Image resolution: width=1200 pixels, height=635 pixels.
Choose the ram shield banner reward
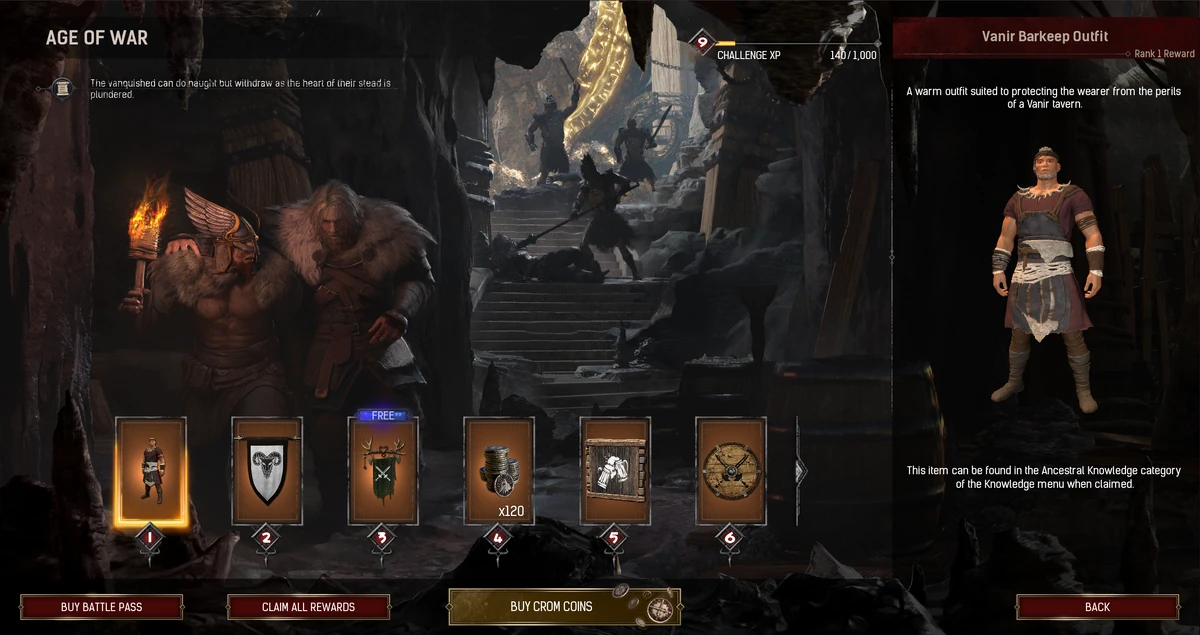click(x=267, y=471)
